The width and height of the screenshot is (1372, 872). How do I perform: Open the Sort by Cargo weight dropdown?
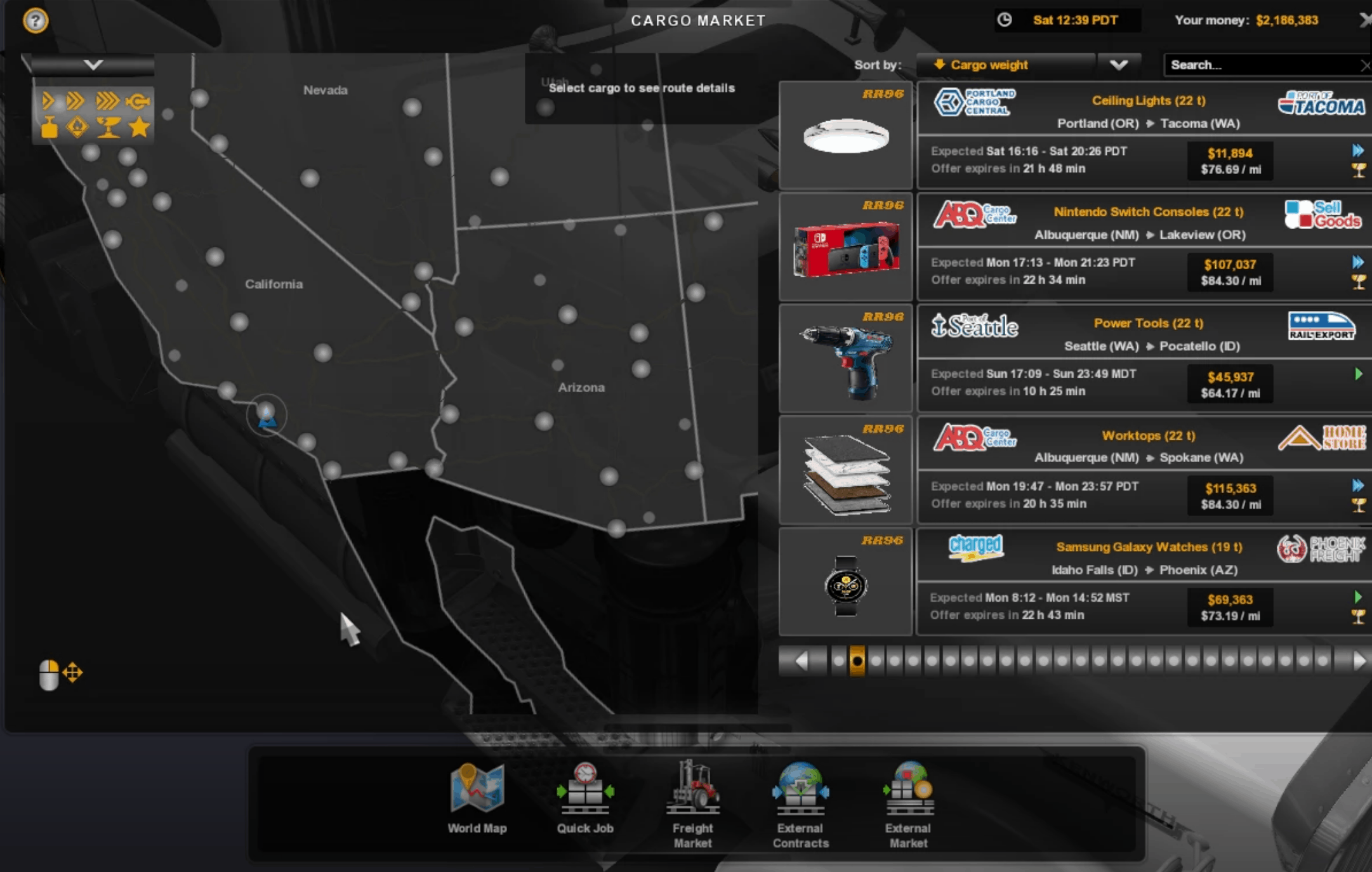point(1118,65)
